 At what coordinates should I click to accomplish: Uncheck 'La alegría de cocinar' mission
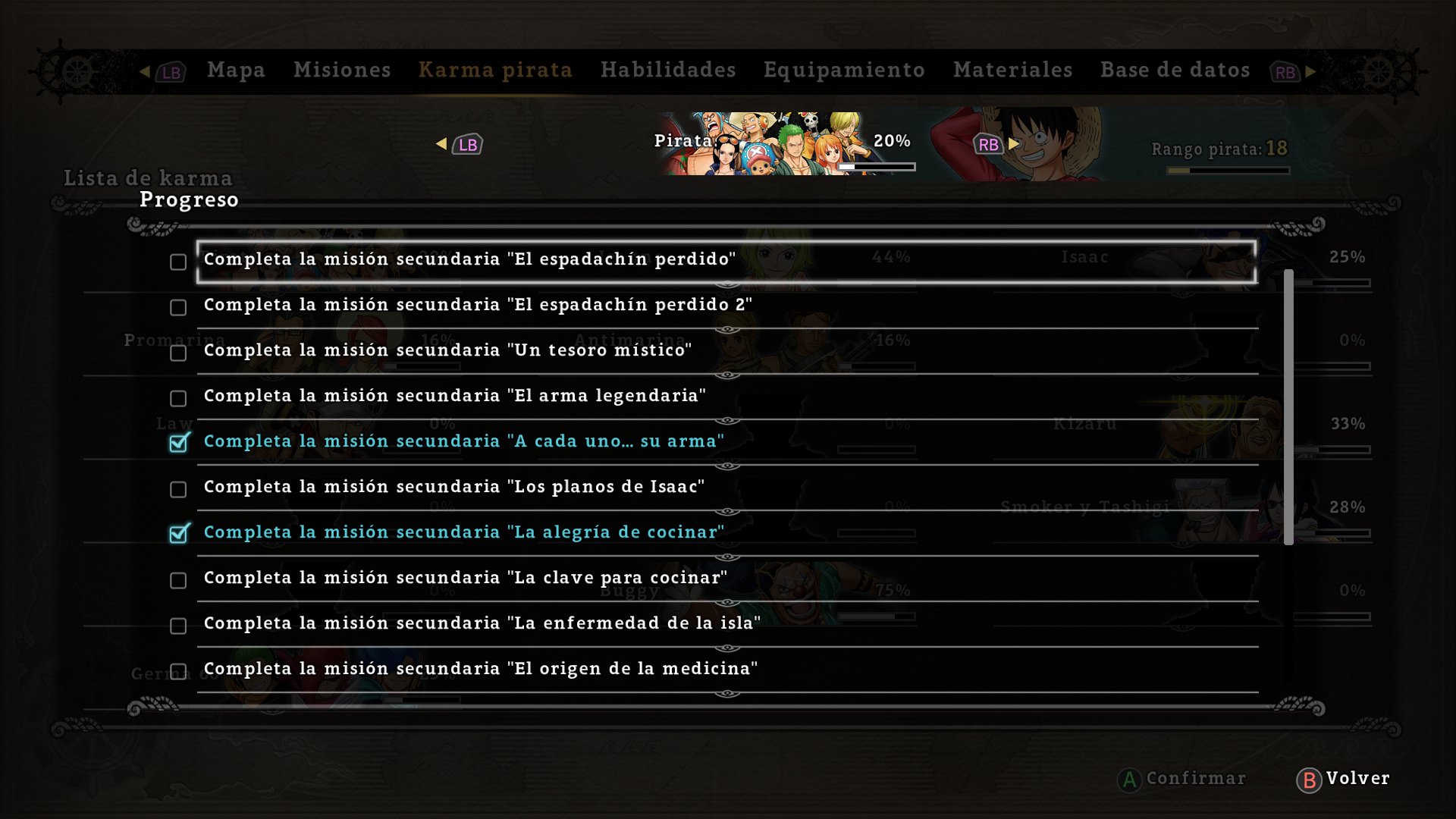click(178, 535)
